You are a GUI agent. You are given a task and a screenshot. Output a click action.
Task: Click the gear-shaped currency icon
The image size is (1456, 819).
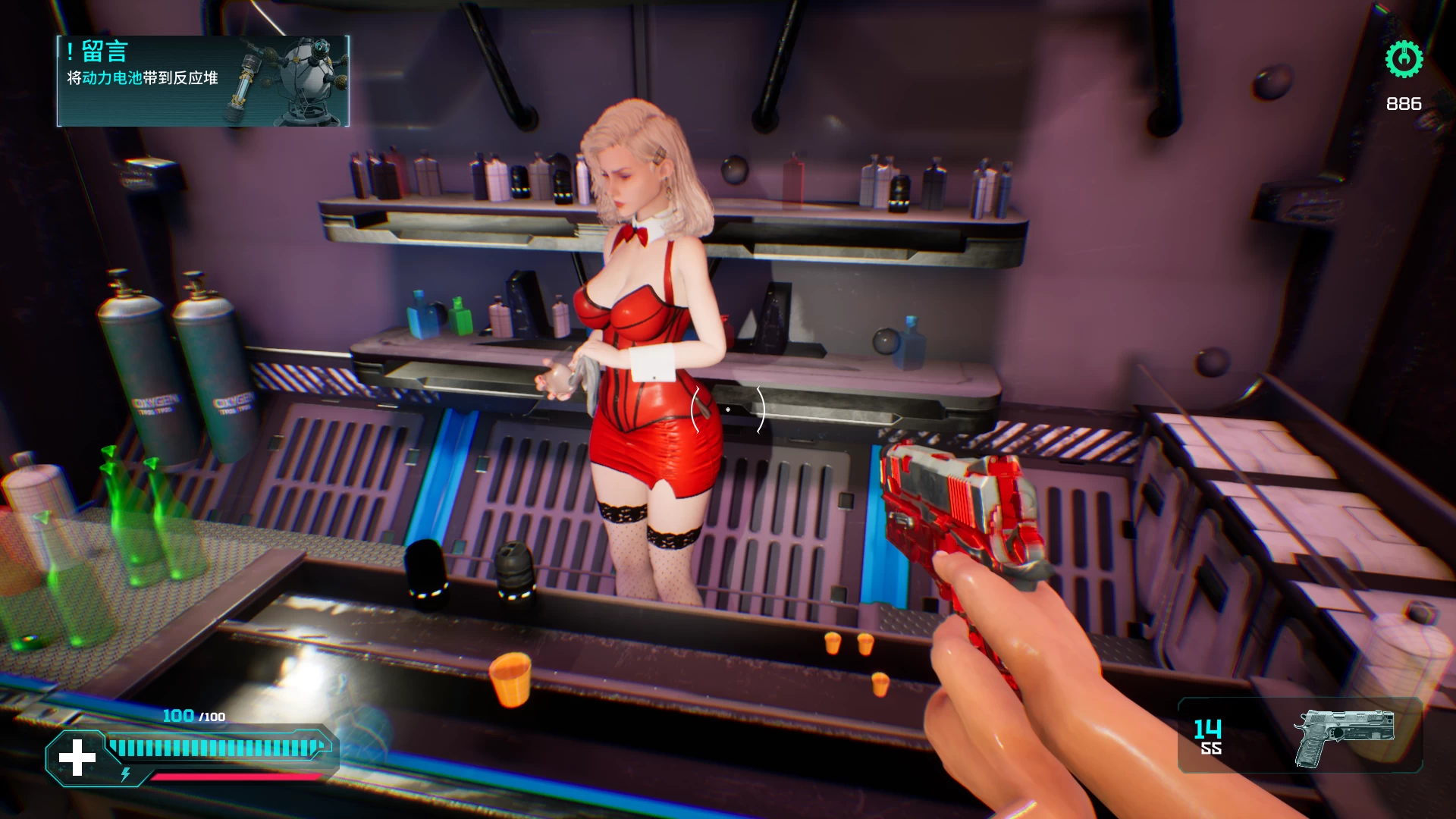(1404, 61)
